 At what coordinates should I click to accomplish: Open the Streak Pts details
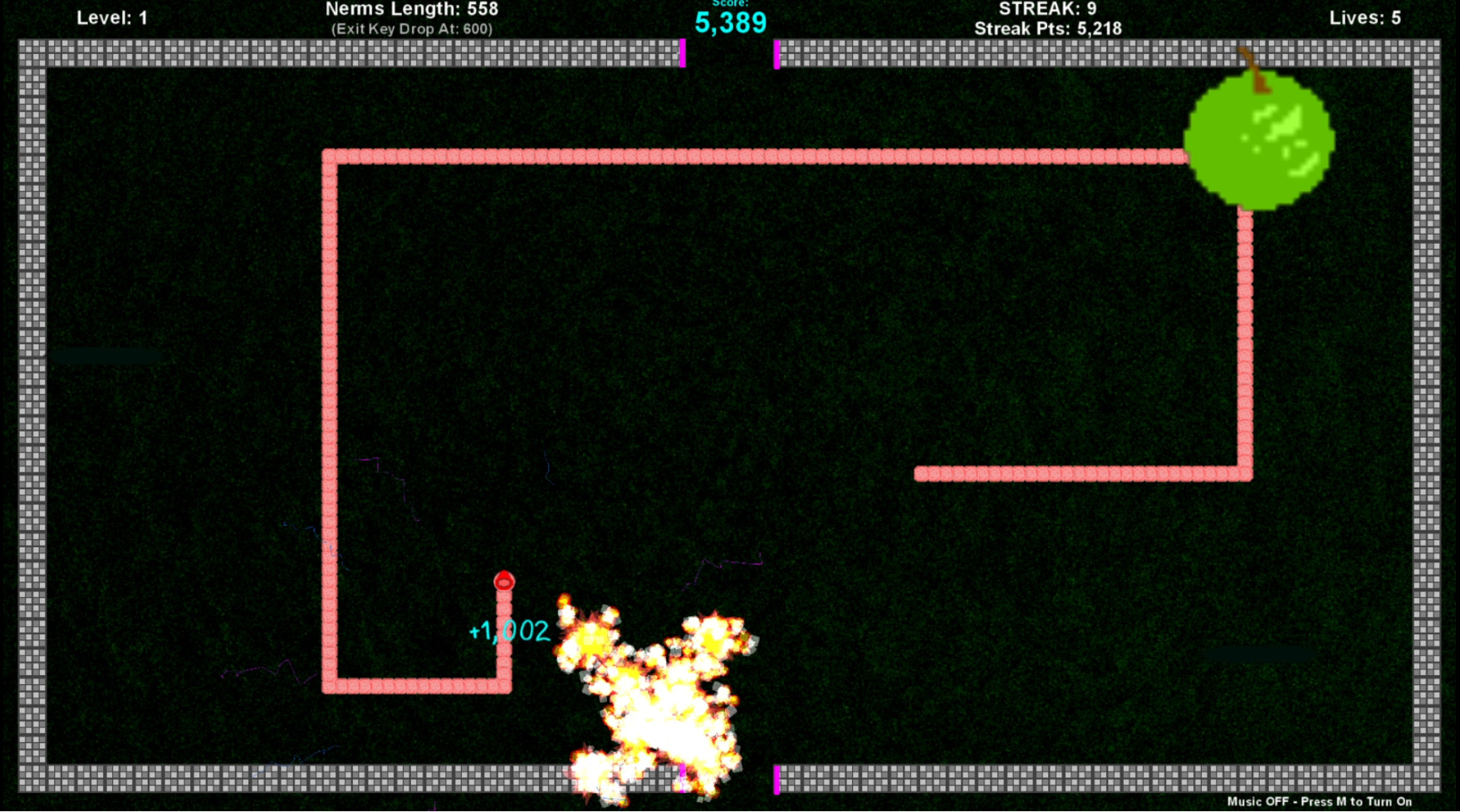click(x=1049, y=27)
